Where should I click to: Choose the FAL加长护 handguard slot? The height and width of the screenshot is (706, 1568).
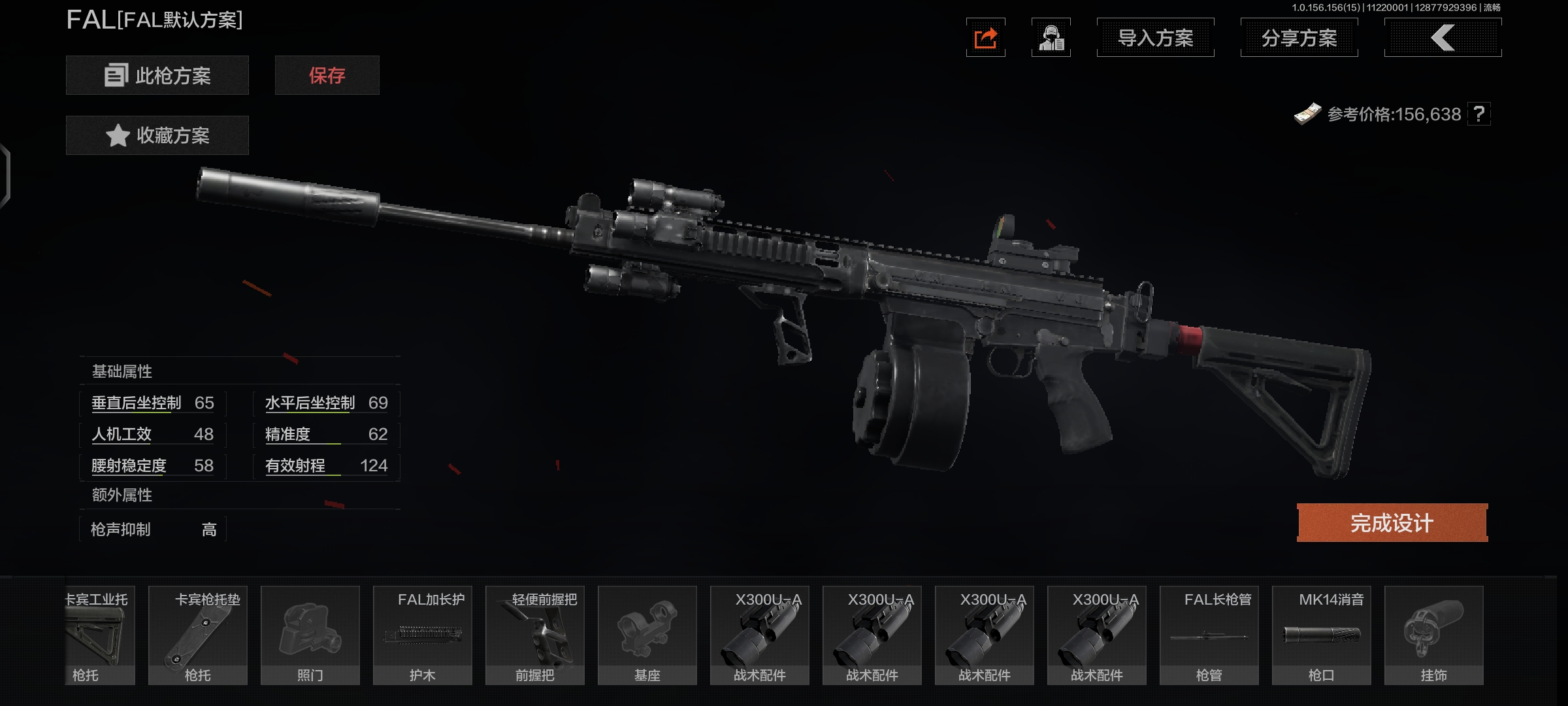pyautogui.click(x=423, y=635)
